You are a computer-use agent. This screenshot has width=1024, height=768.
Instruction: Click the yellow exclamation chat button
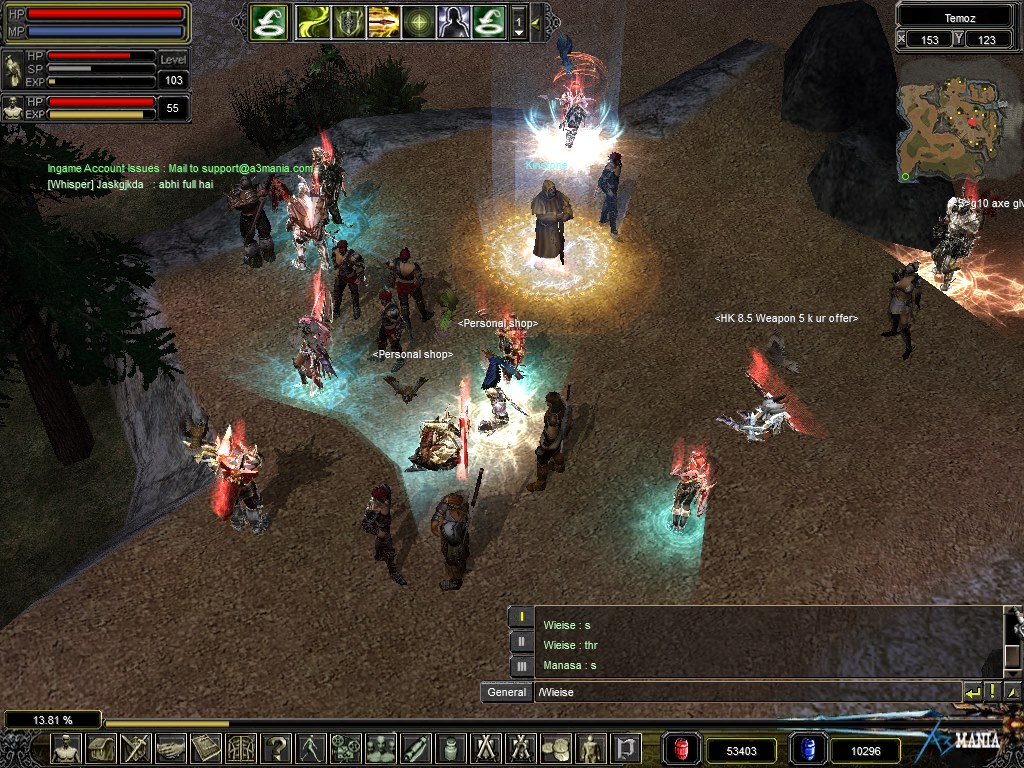[x=992, y=692]
